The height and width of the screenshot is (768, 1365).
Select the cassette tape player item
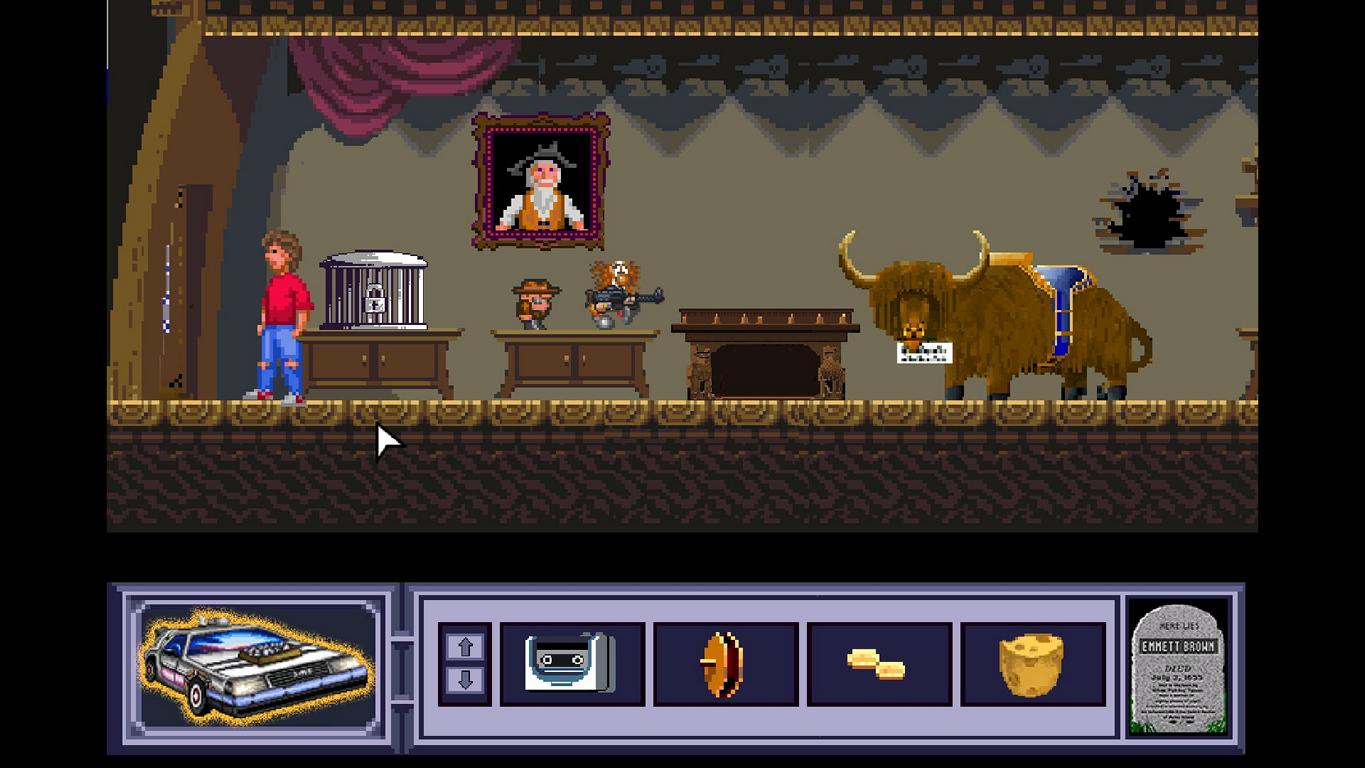pyautogui.click(x=571, y=664)
